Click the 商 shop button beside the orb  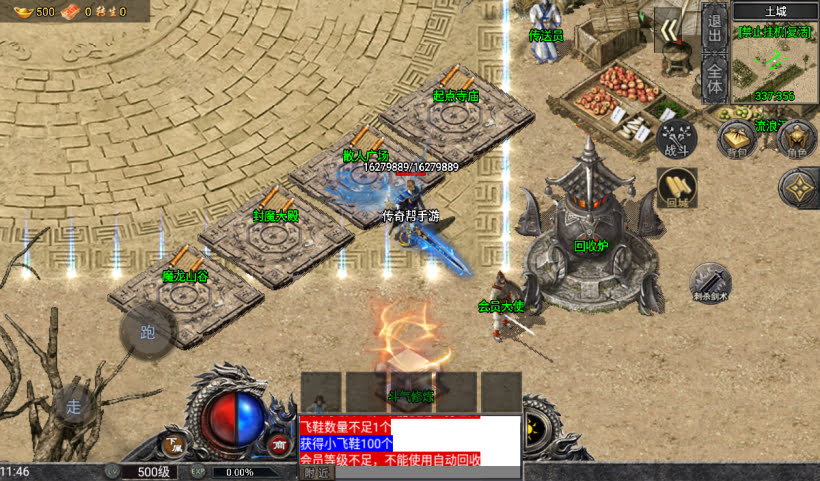point(279,443)
